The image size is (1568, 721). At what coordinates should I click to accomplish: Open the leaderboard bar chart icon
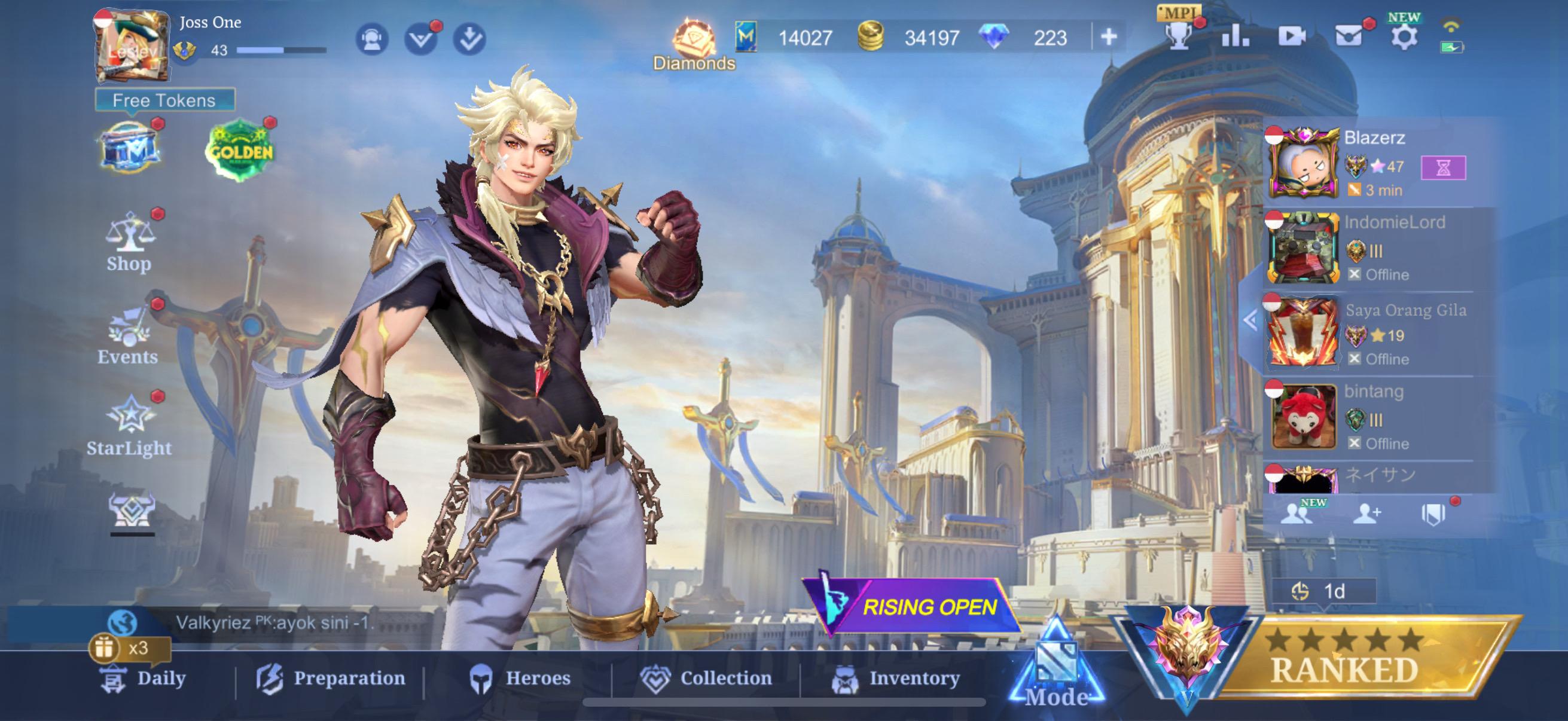pyautogui.click(x=1234, y=36)
